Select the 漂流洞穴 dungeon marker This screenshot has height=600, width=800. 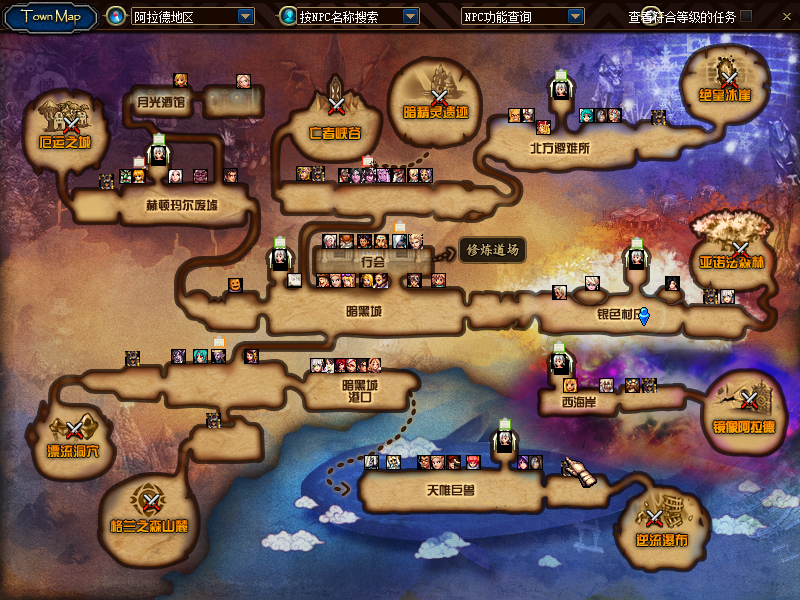click(x=75, y=430)
